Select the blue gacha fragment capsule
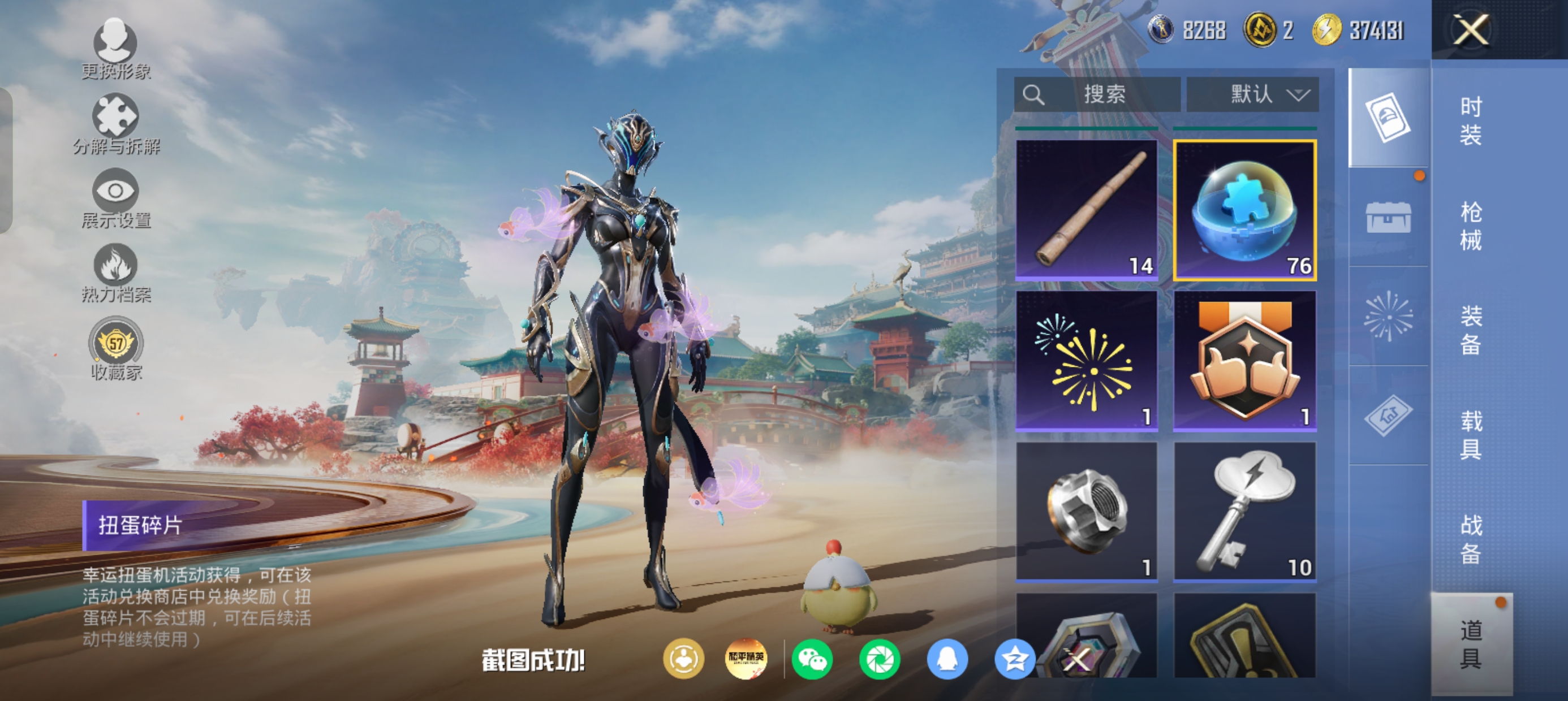 coord(1245,210)
